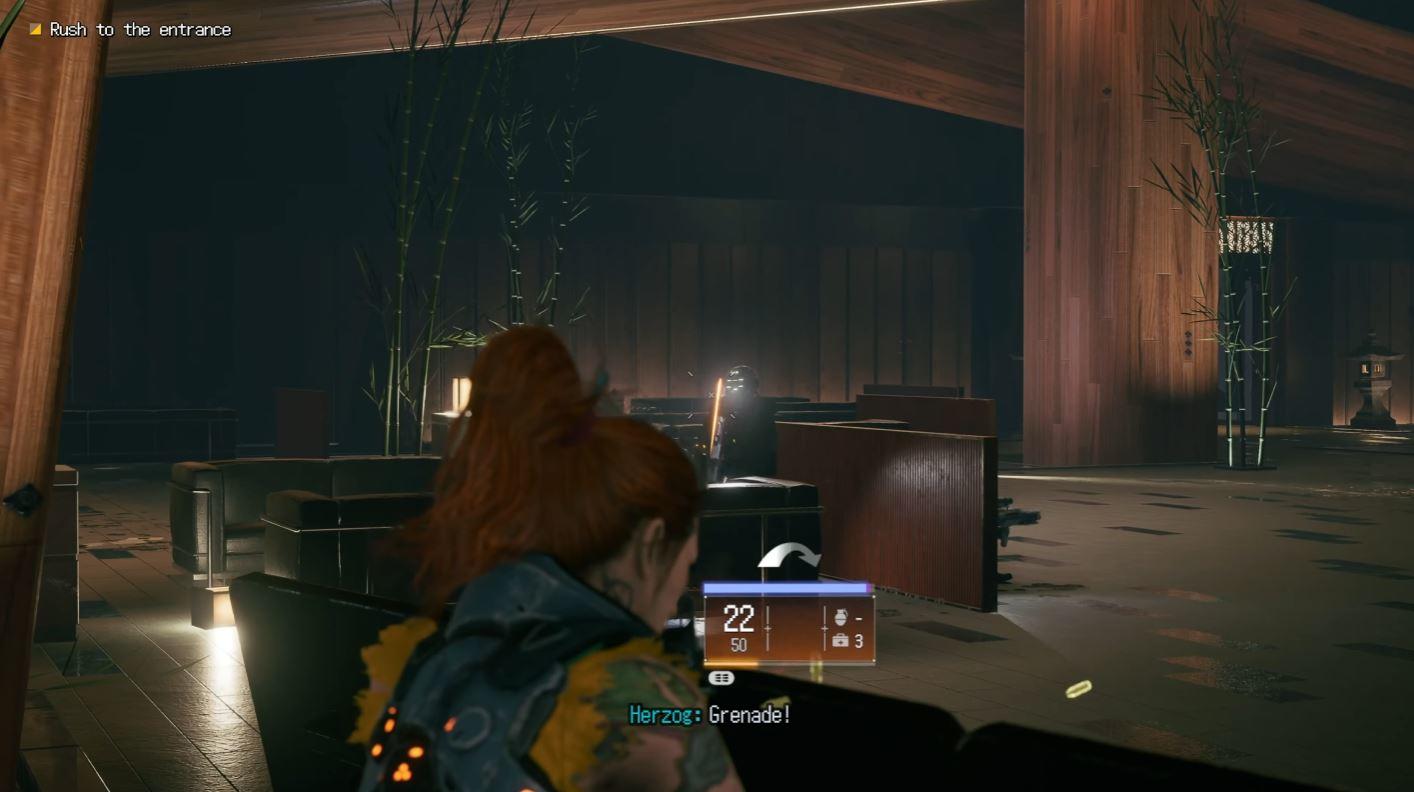Toggle the yellow objective checkbox marker
Viewport: 1414px width, 792px height.
click(x=36, y=29)
